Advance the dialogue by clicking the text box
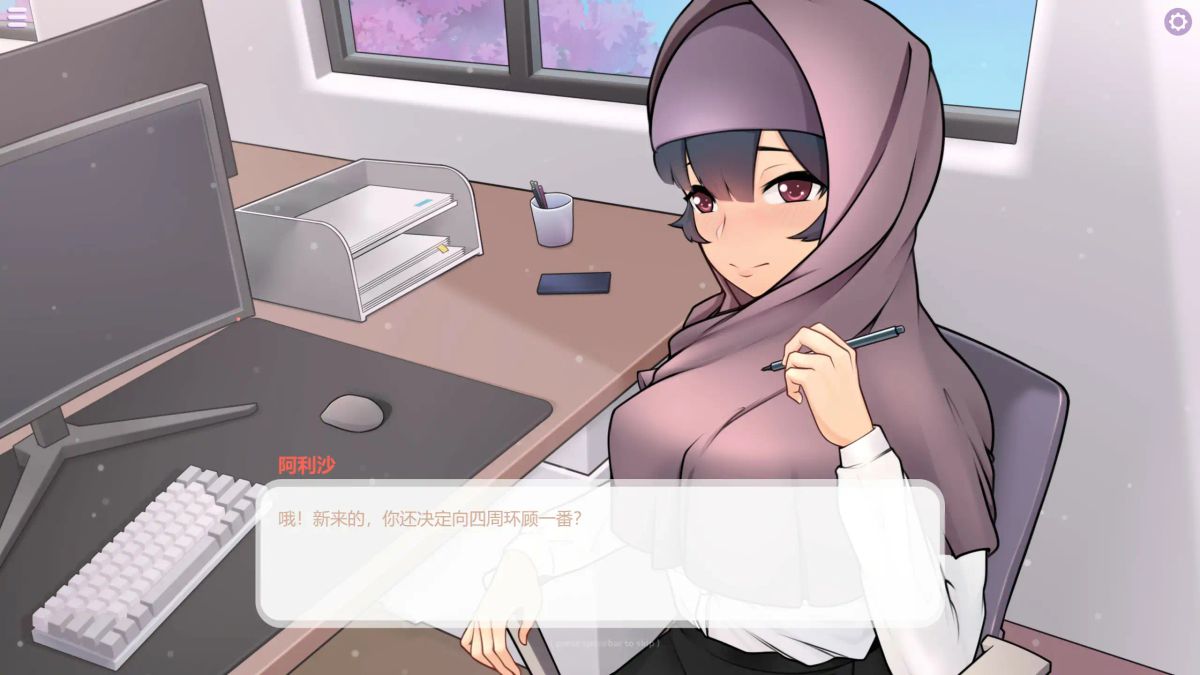 point(600,553)
